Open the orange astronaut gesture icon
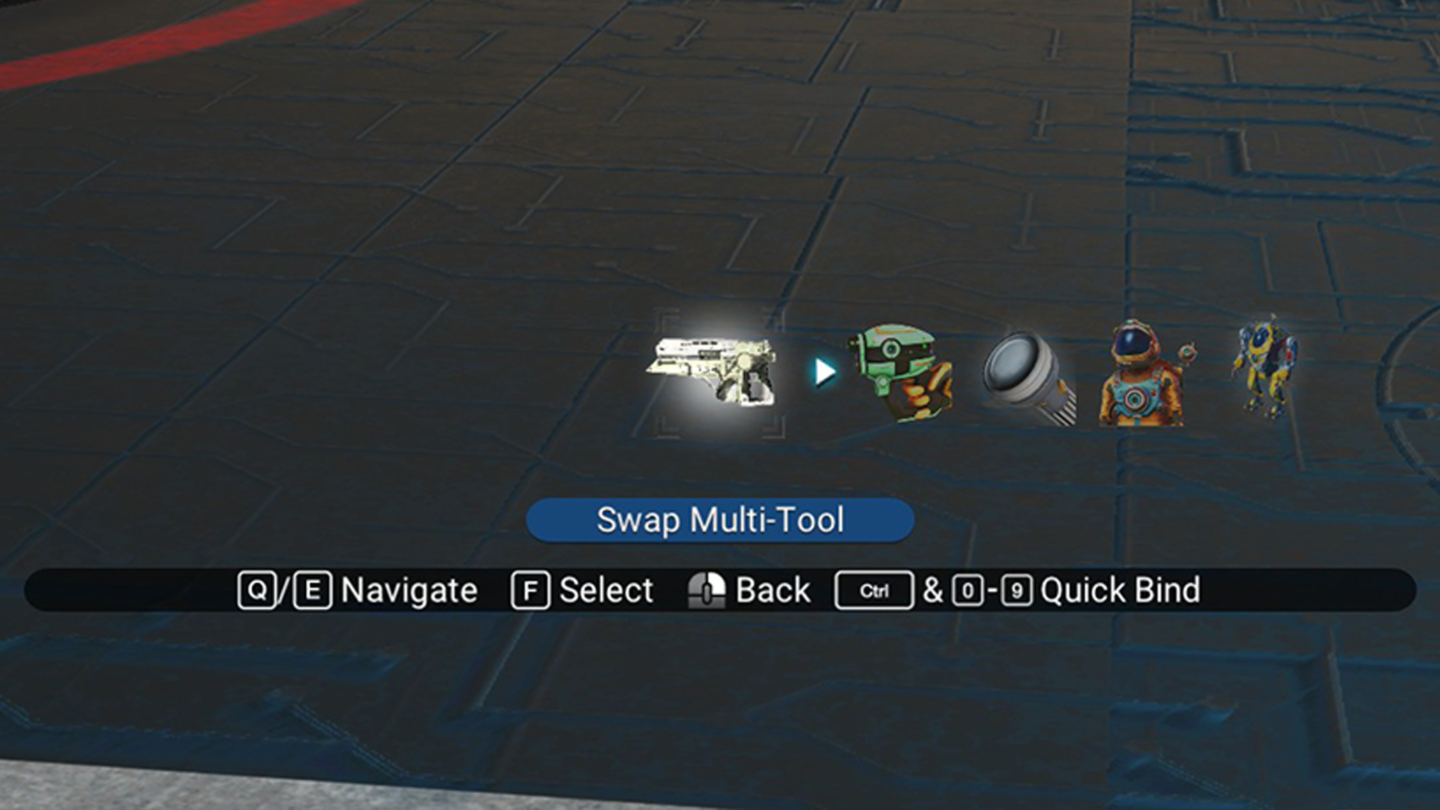The width and height of the screenshot is (1440, 810). click(1142, 374)
